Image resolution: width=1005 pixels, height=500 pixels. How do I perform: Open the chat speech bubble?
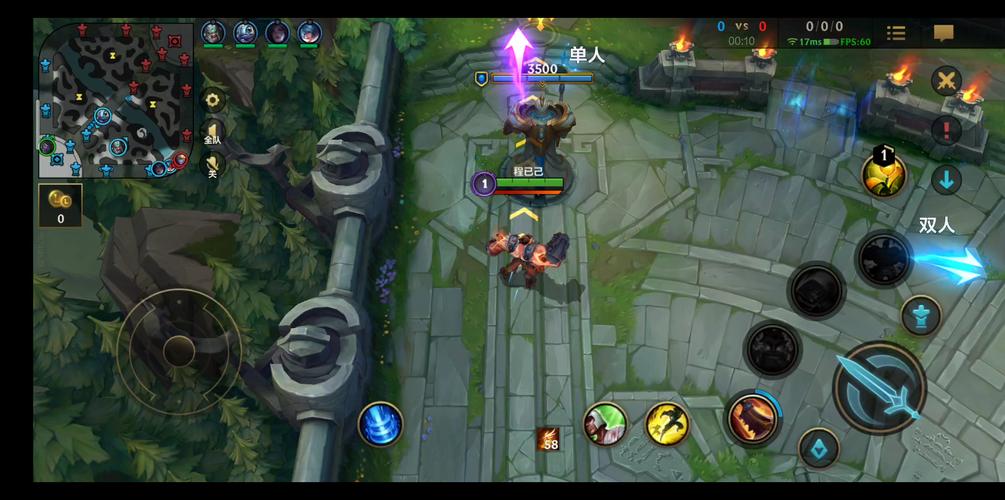point(943,33)
